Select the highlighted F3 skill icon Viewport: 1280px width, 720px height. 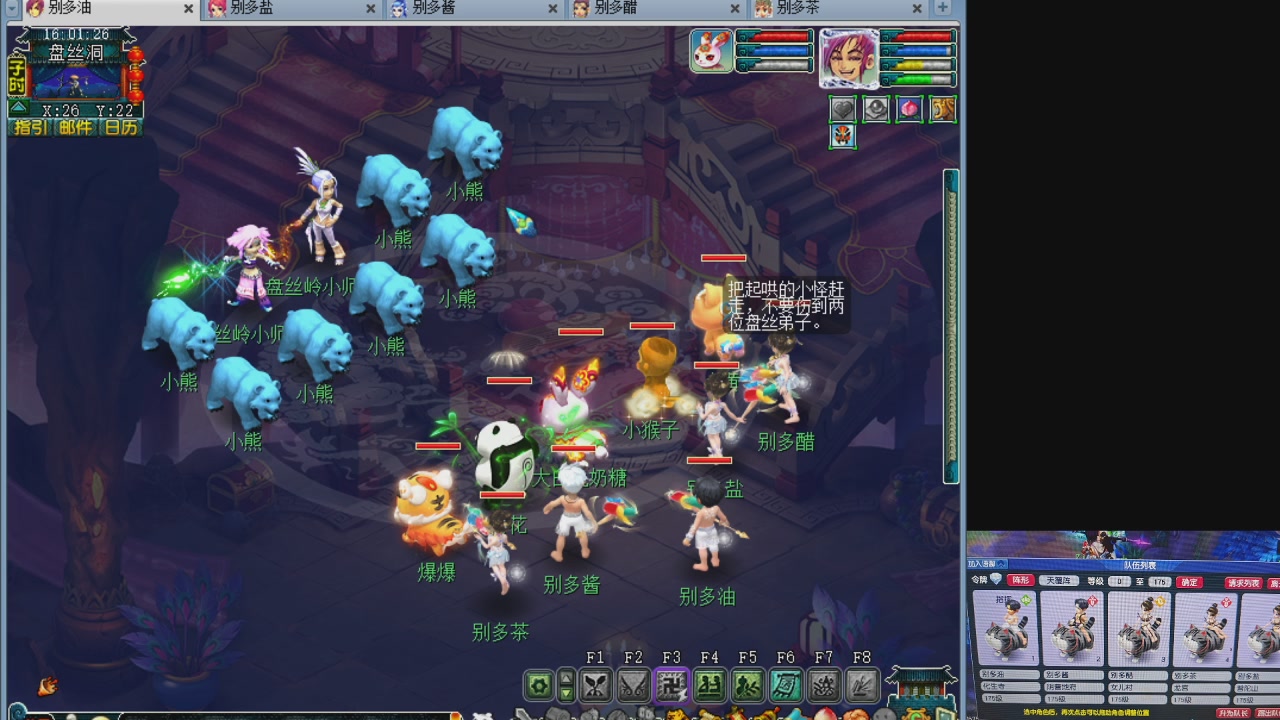point(672,685)
